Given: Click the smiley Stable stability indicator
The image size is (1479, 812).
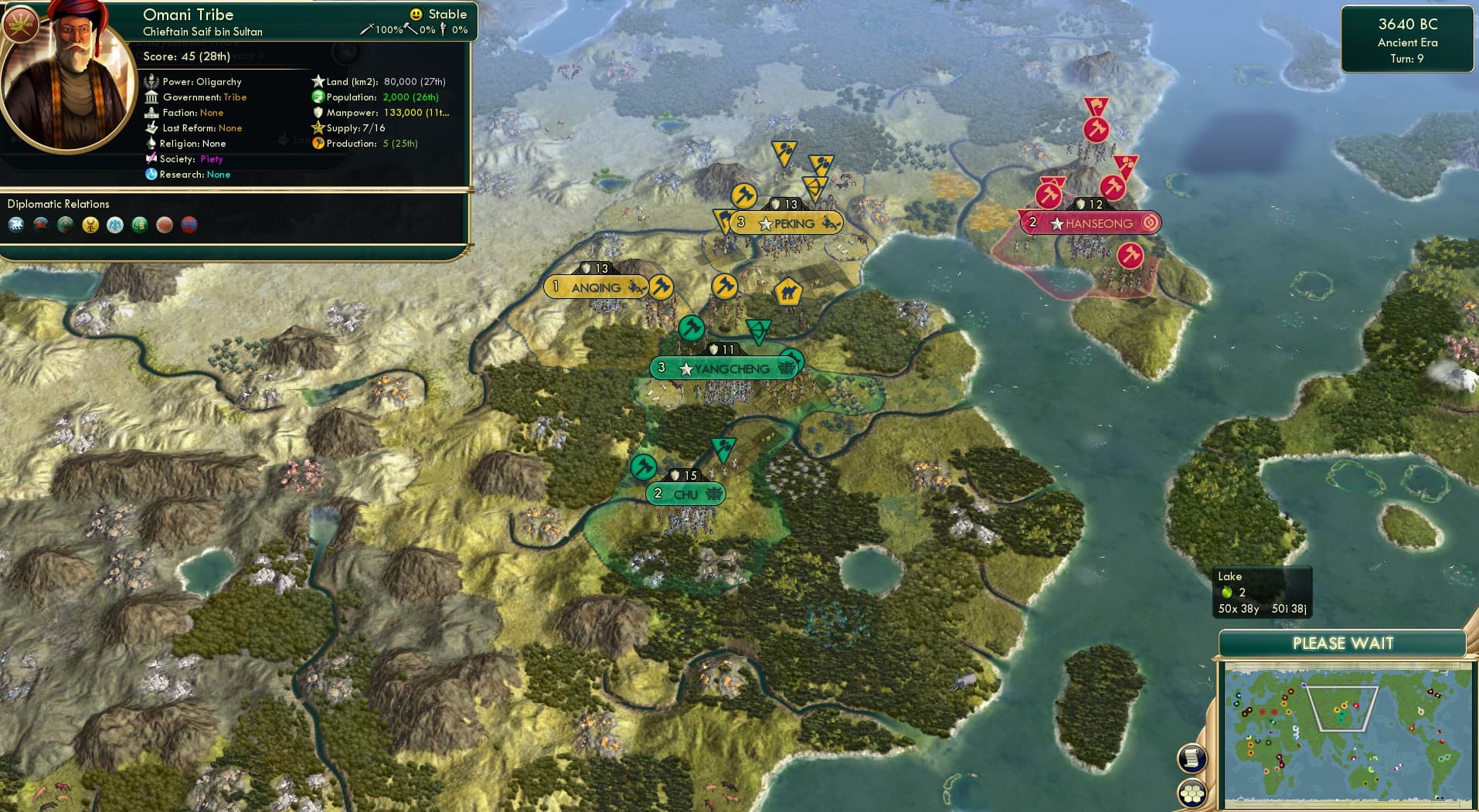Looking at the screenshot, I should tap(416, 14).
